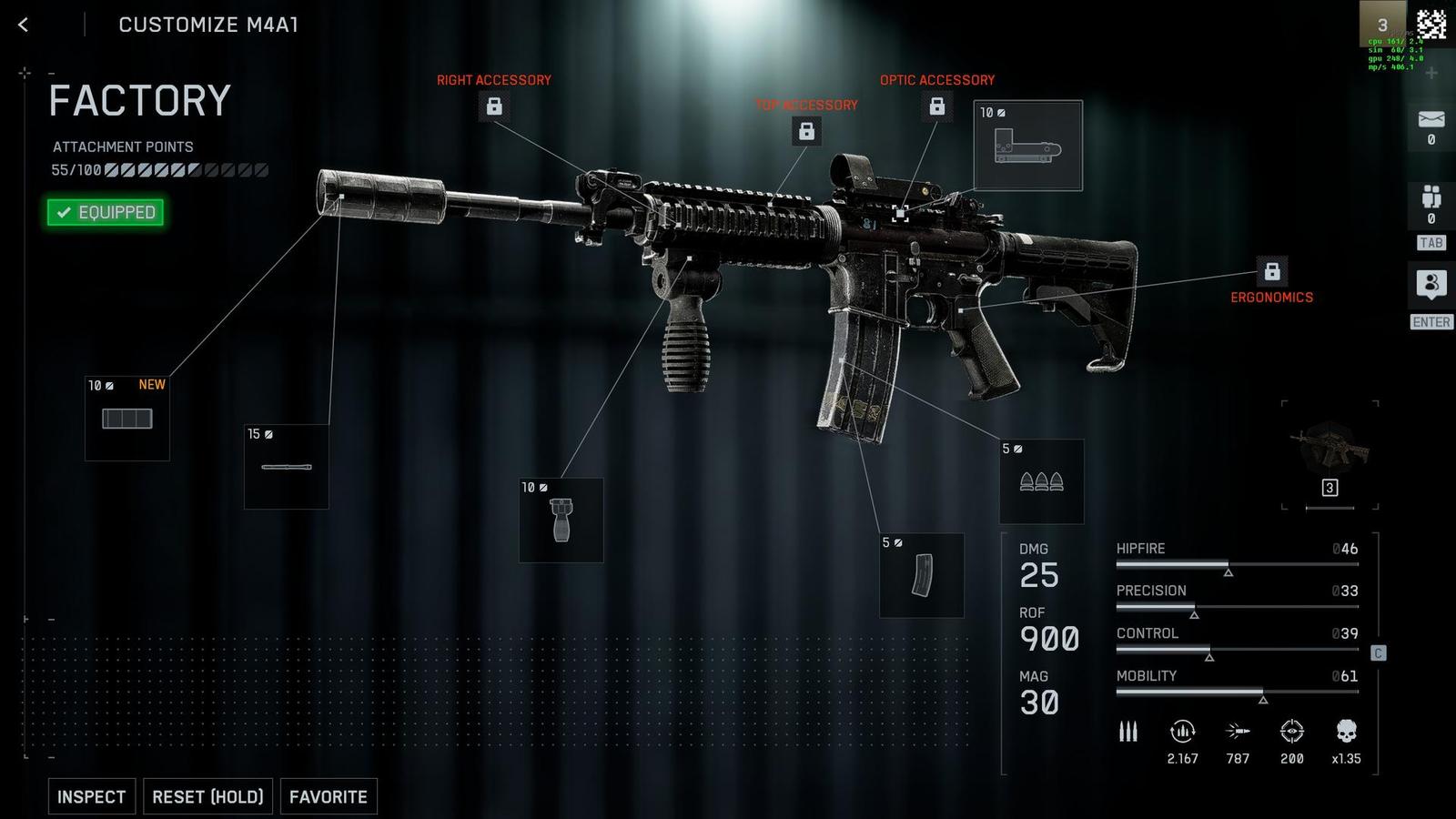Open the mail envelope icon

click(1431, 120)
